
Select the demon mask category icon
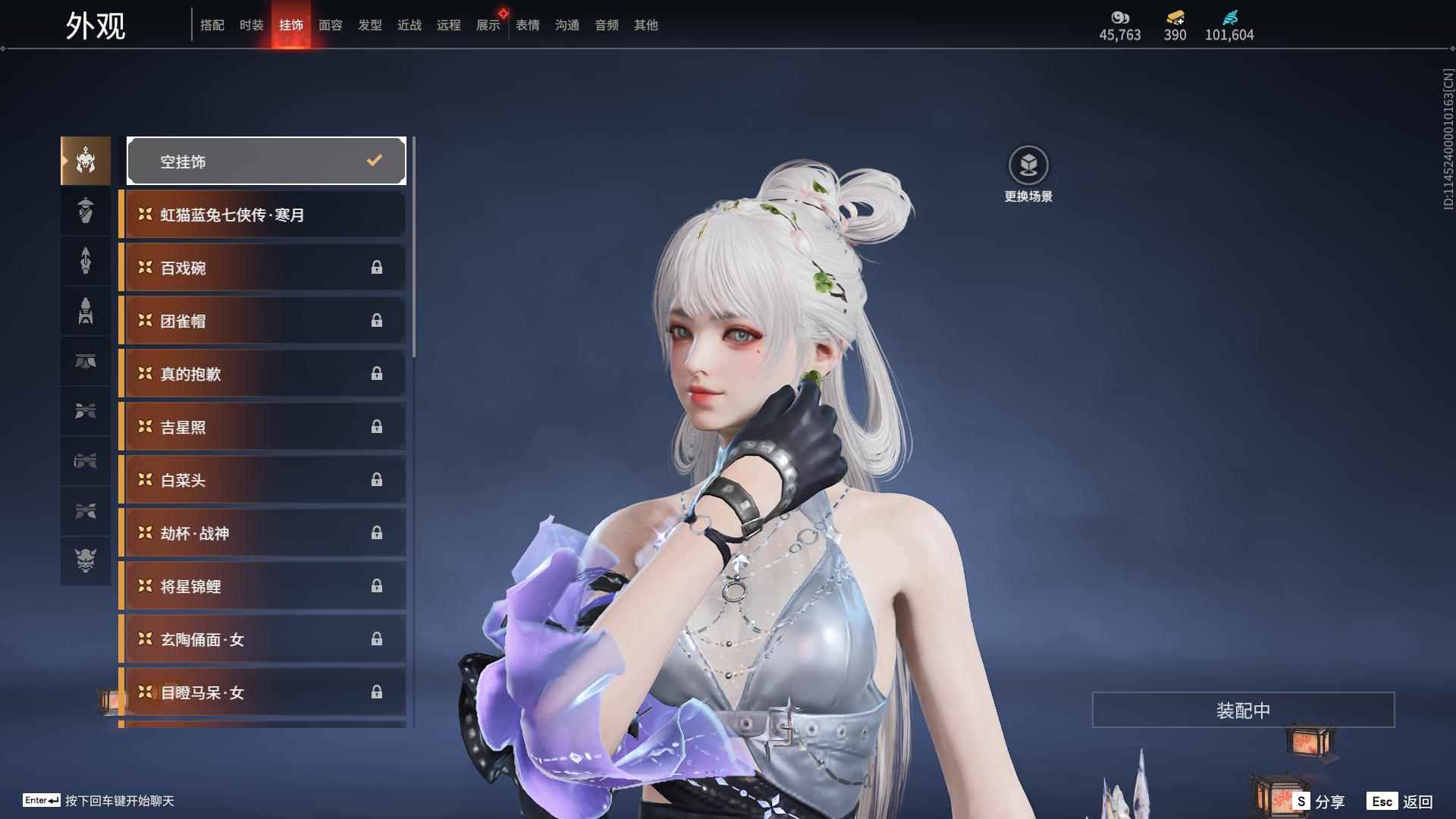tap(86, 560)
